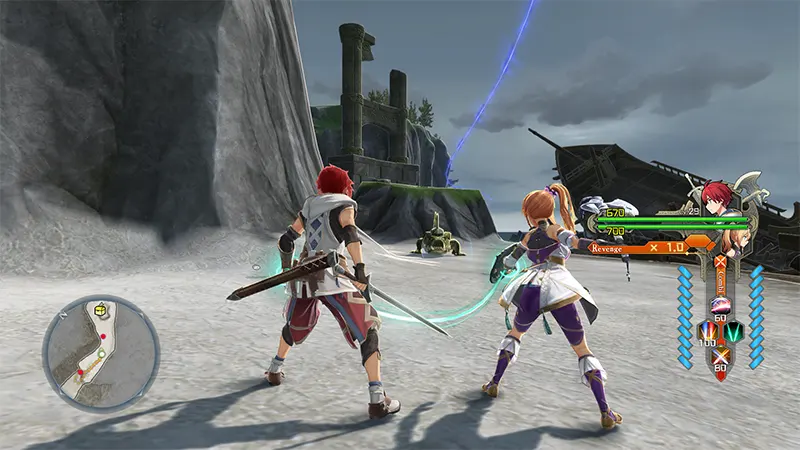
Task: Trigger the green V-shaped skill icon
Action: [733, 331]
